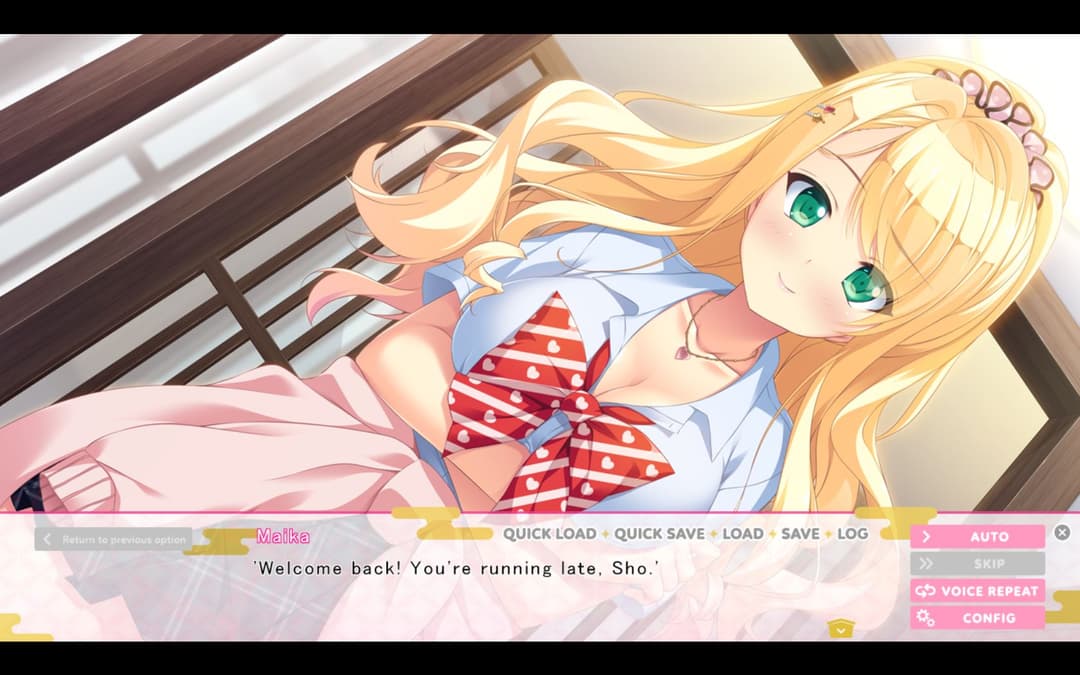
Task: Enable Auto mode
Action: [977, 537]
